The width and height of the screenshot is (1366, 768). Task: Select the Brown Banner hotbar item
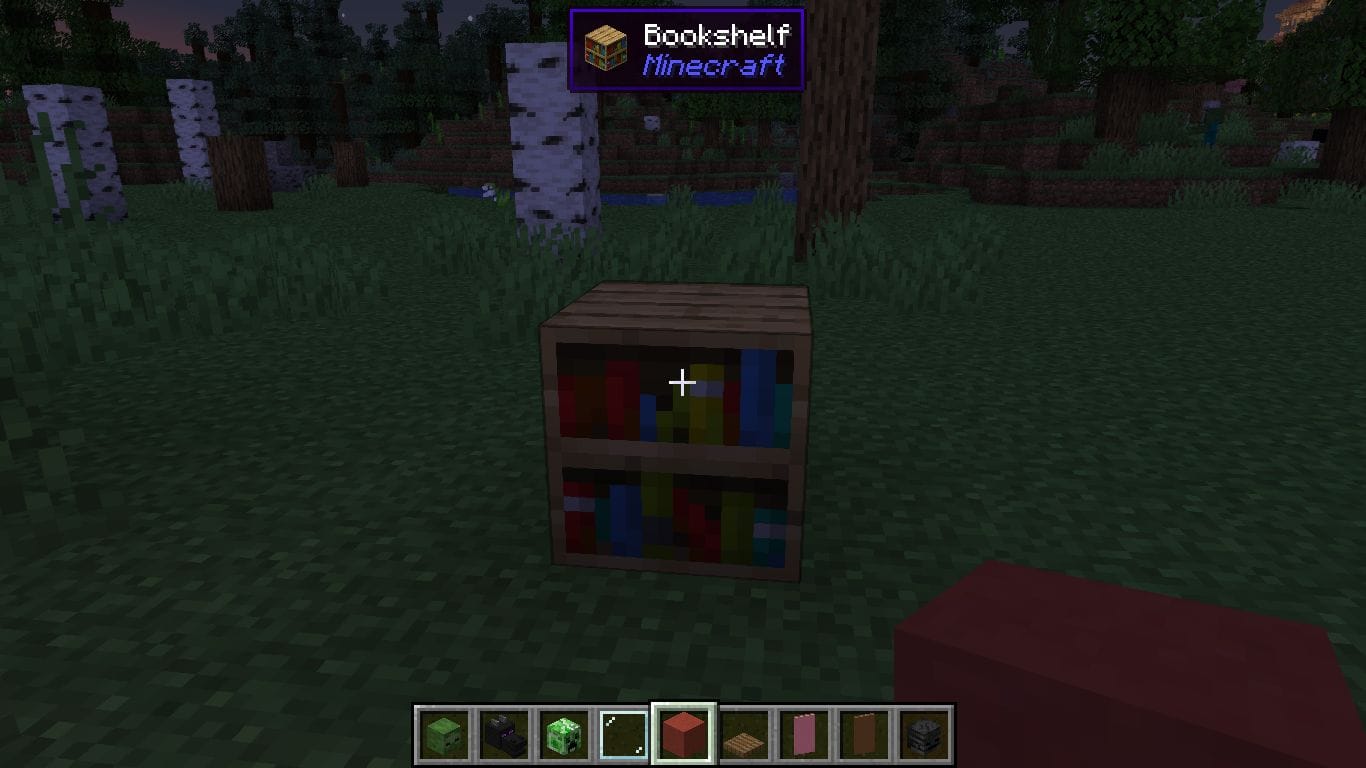tap(863, 733)
